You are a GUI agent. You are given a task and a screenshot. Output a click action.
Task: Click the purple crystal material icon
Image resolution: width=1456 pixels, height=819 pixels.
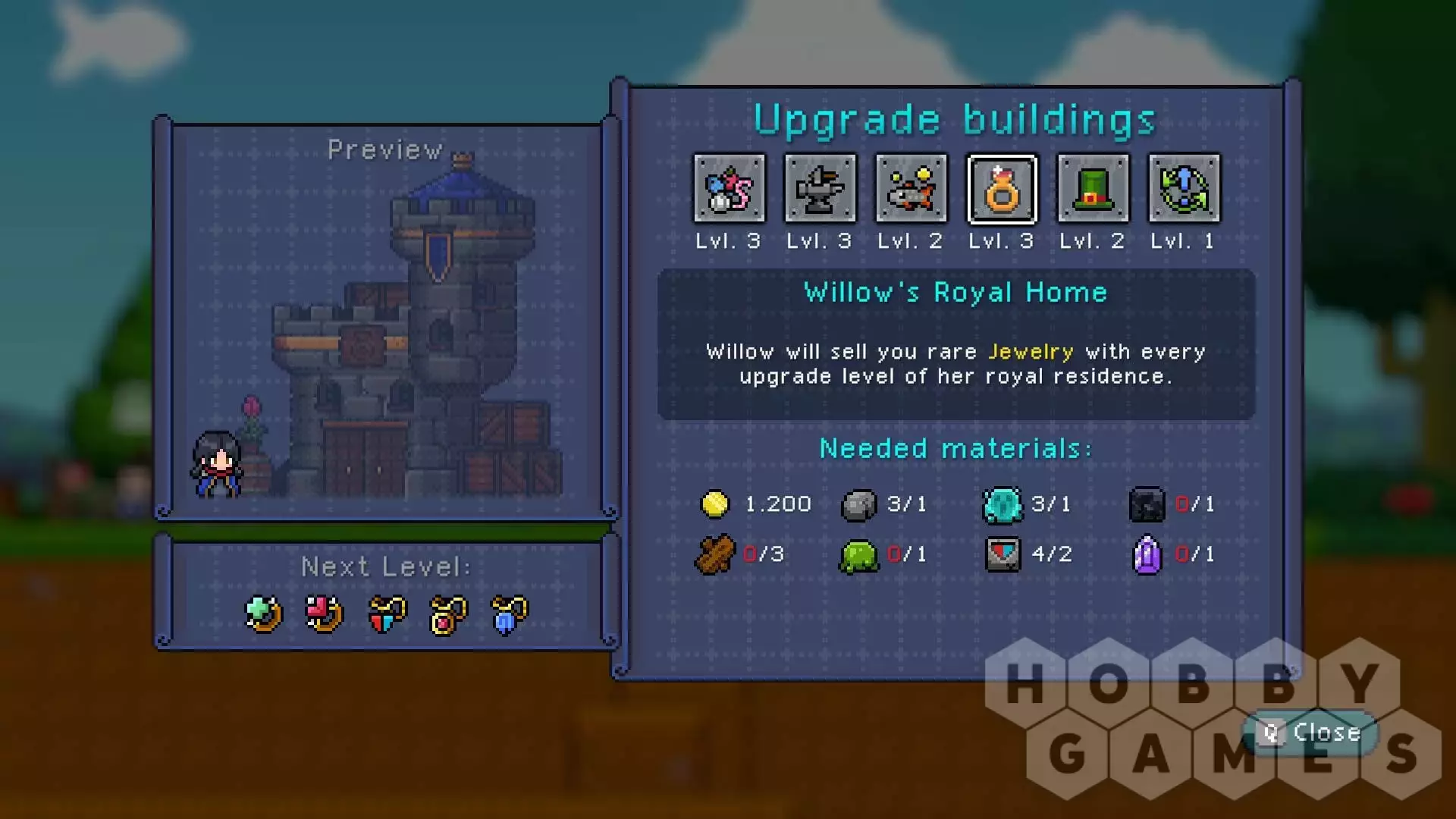click(1147, 555)
